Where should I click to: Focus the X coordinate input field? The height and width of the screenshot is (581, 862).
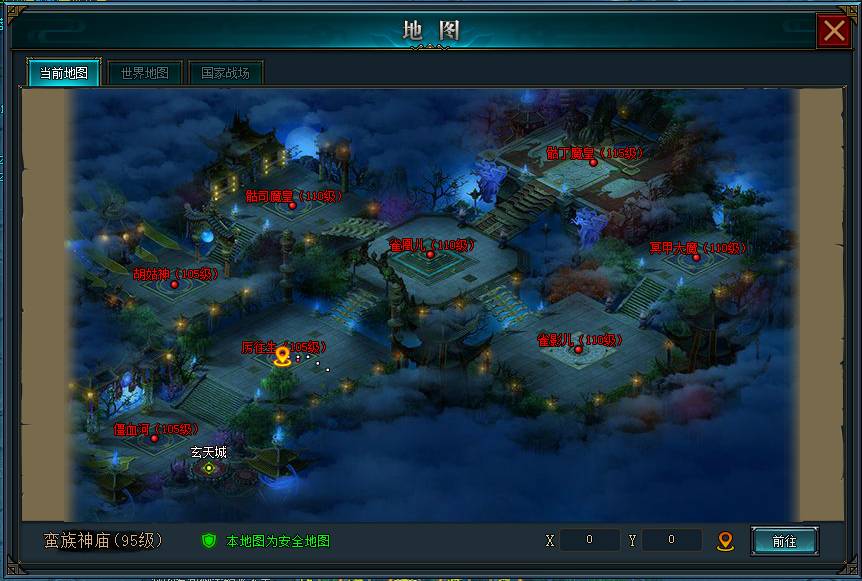tap(589, 540)
